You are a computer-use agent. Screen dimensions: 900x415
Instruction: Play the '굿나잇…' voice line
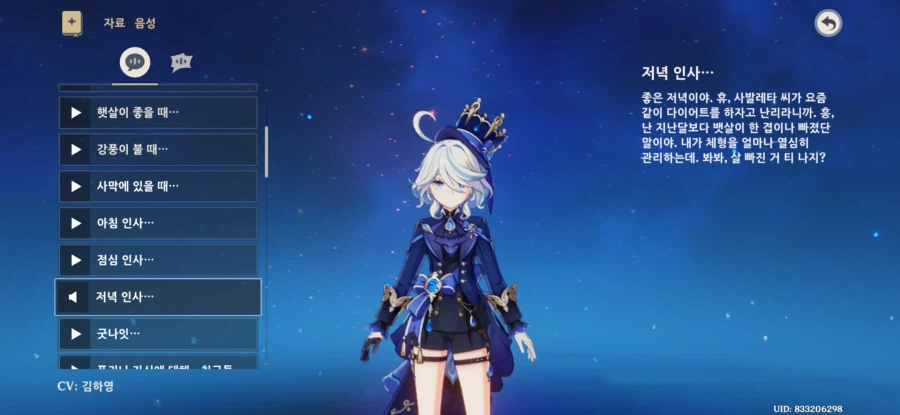158,334
